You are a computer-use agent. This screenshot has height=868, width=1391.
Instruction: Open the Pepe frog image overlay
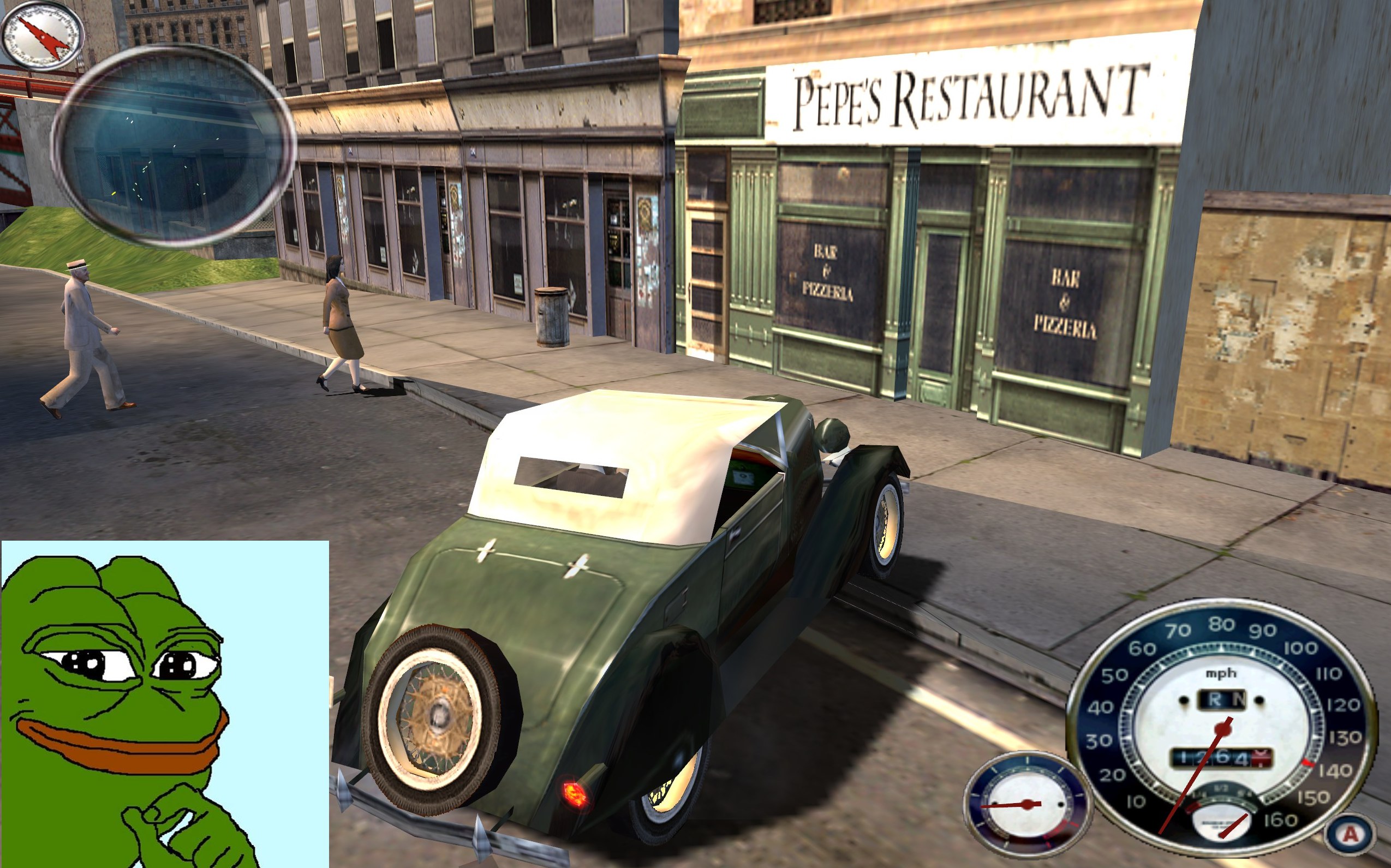[x=165, y=704]
